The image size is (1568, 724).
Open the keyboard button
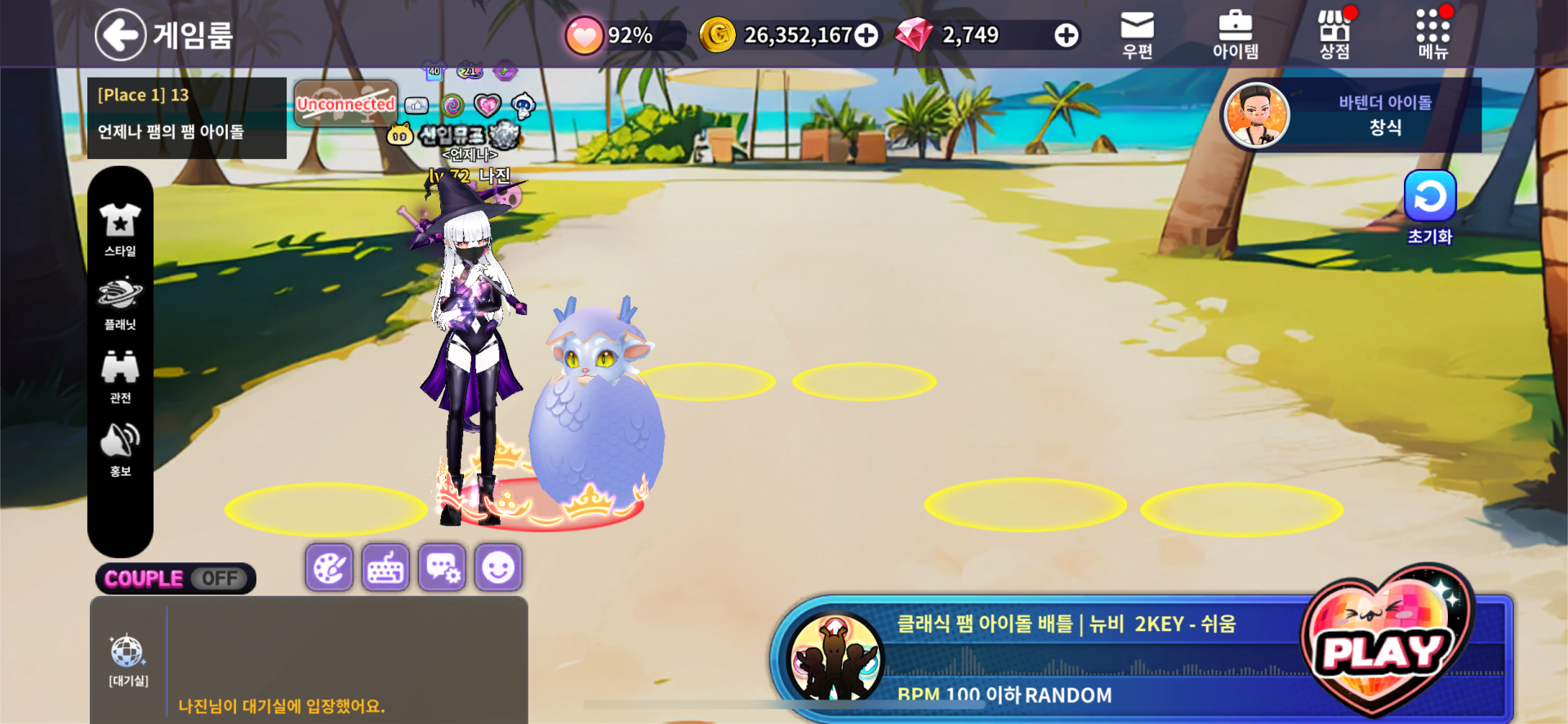(x=385, y=567)
